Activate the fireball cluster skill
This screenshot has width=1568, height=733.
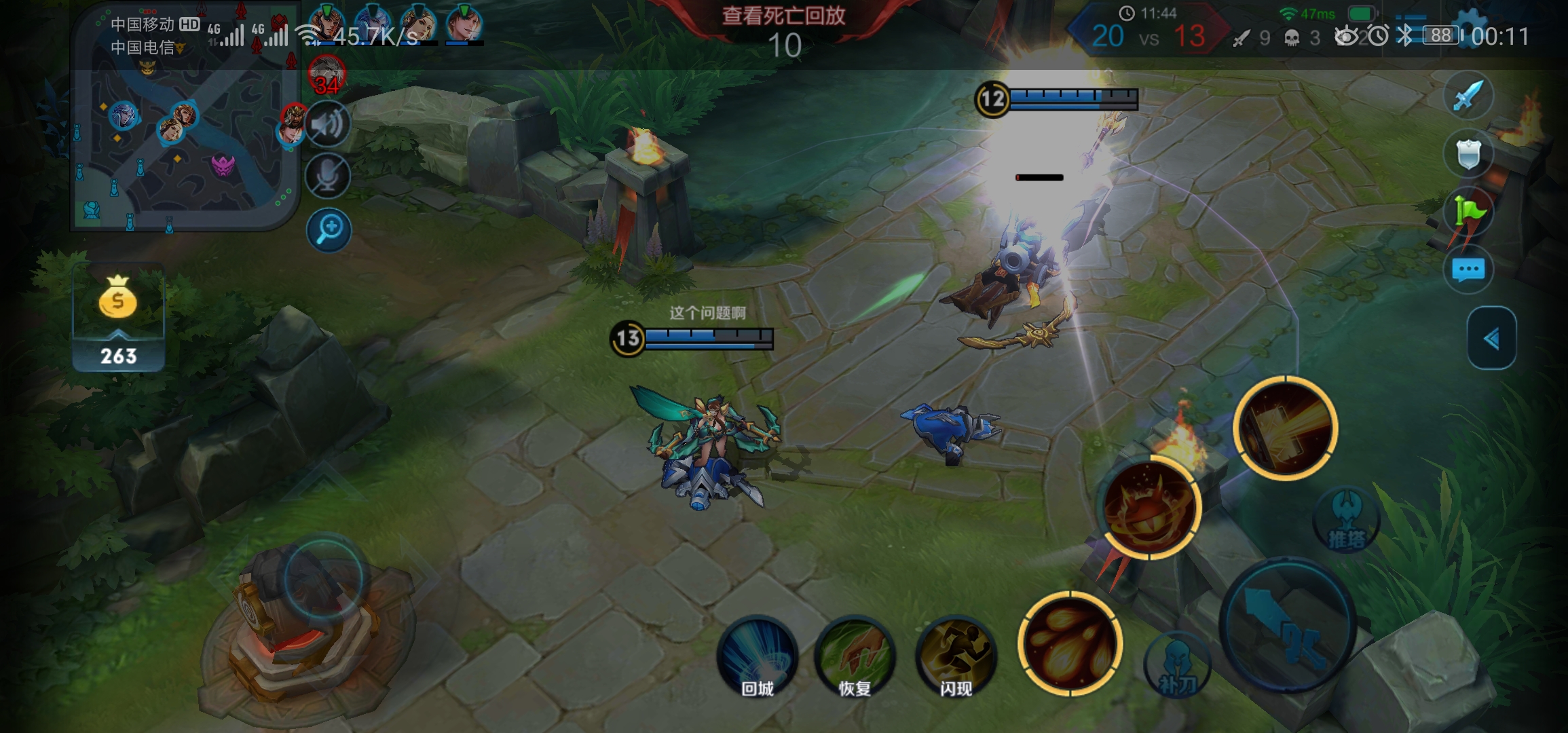[1070, 643]
